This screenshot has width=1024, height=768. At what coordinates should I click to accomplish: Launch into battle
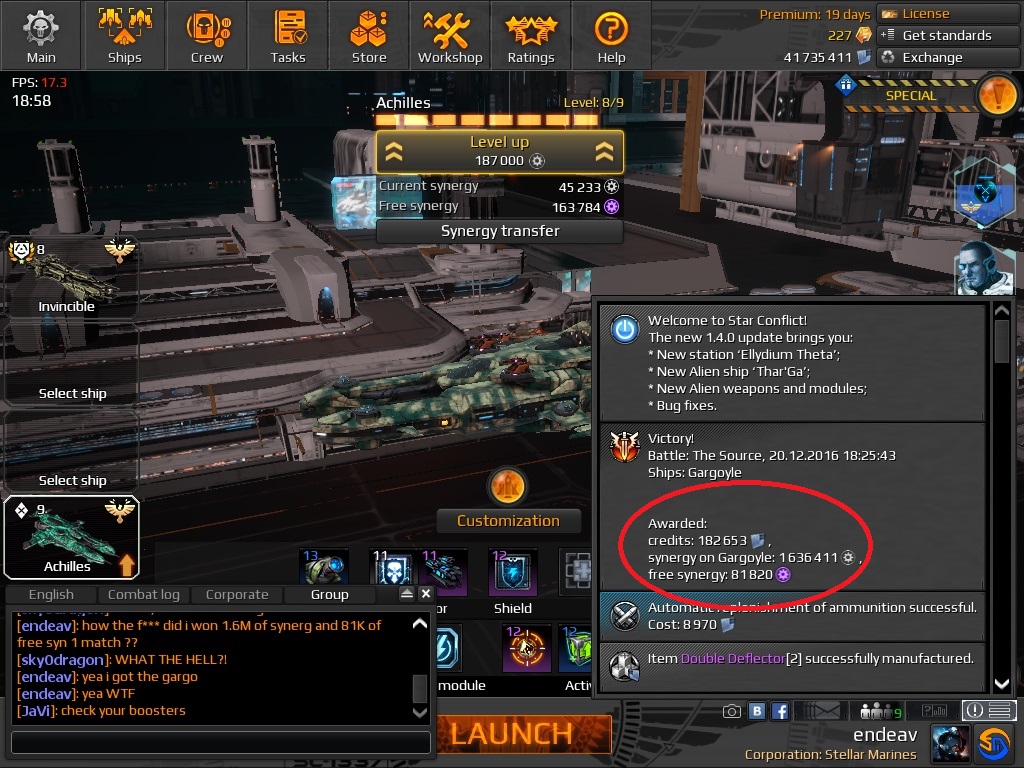(x=510, y=733)
